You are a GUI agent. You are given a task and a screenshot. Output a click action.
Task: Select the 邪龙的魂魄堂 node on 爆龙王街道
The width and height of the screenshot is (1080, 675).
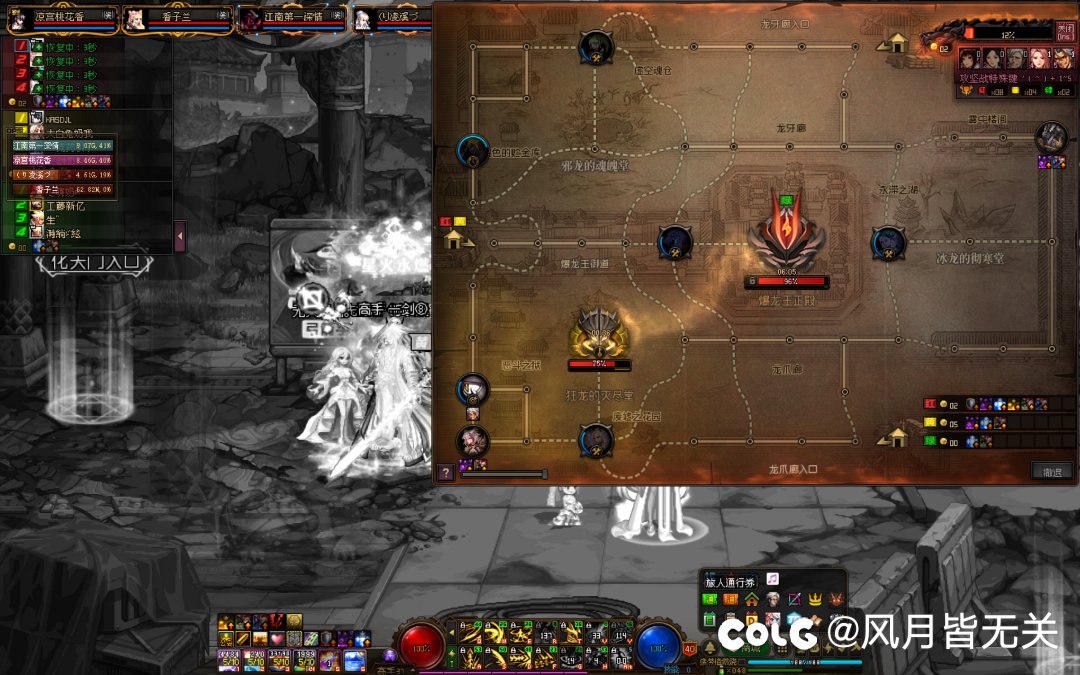[674, 242]
